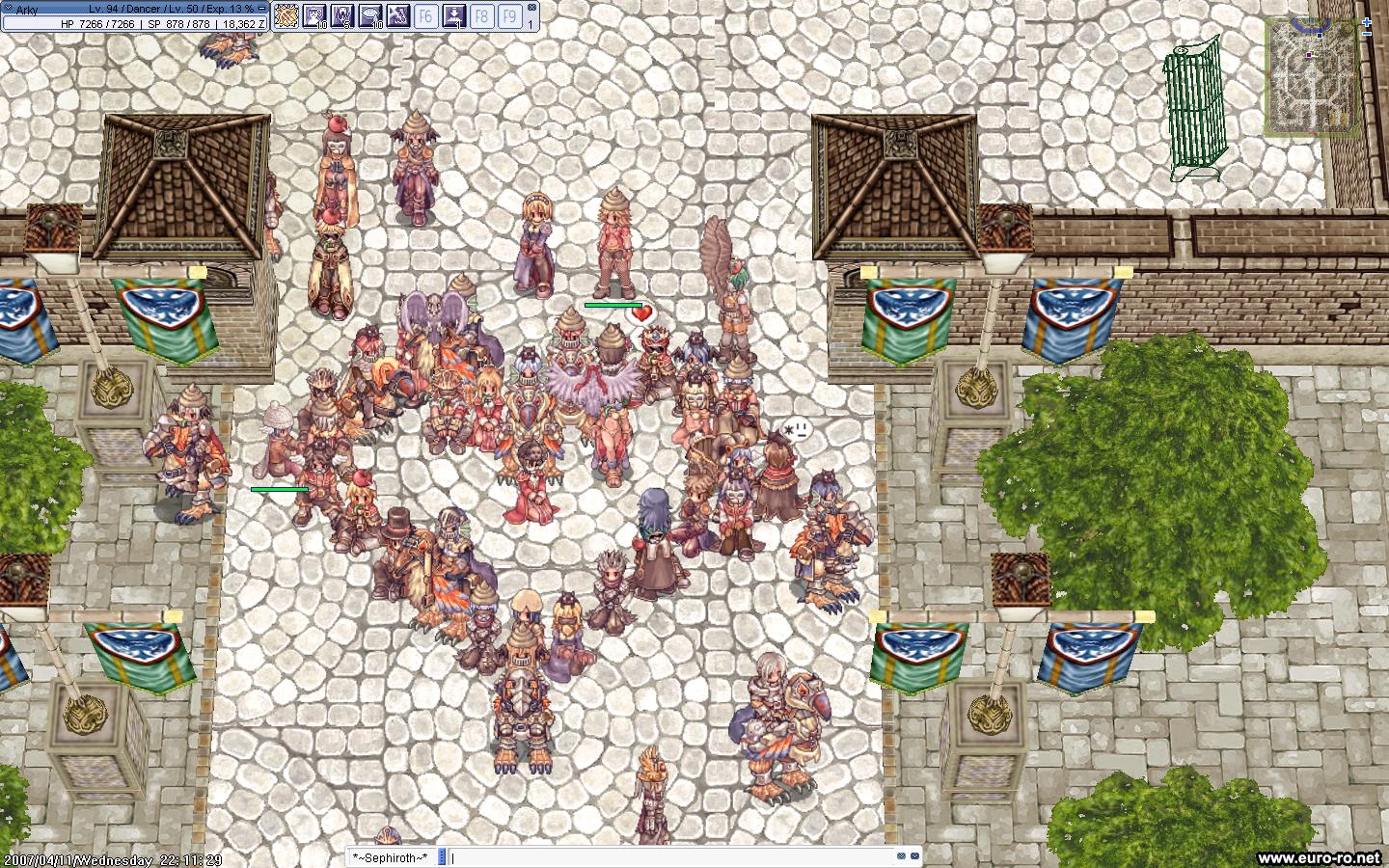This screenshot has height=868, width=1389.
Task: Use the down-arrow skill in the seventh hotbar slot
Action: pos(453,15)
